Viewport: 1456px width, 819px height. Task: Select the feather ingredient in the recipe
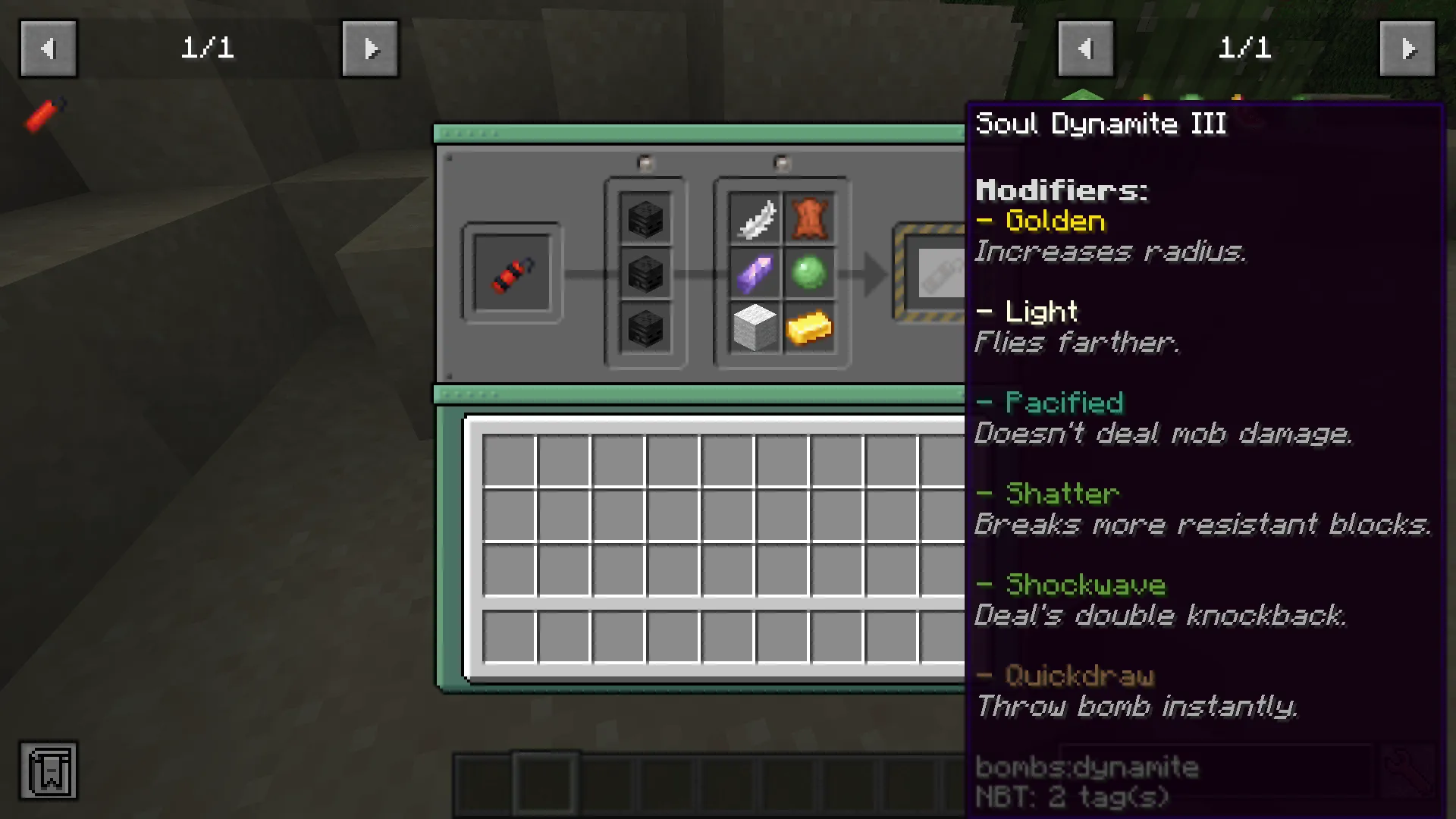click(755, 218)
